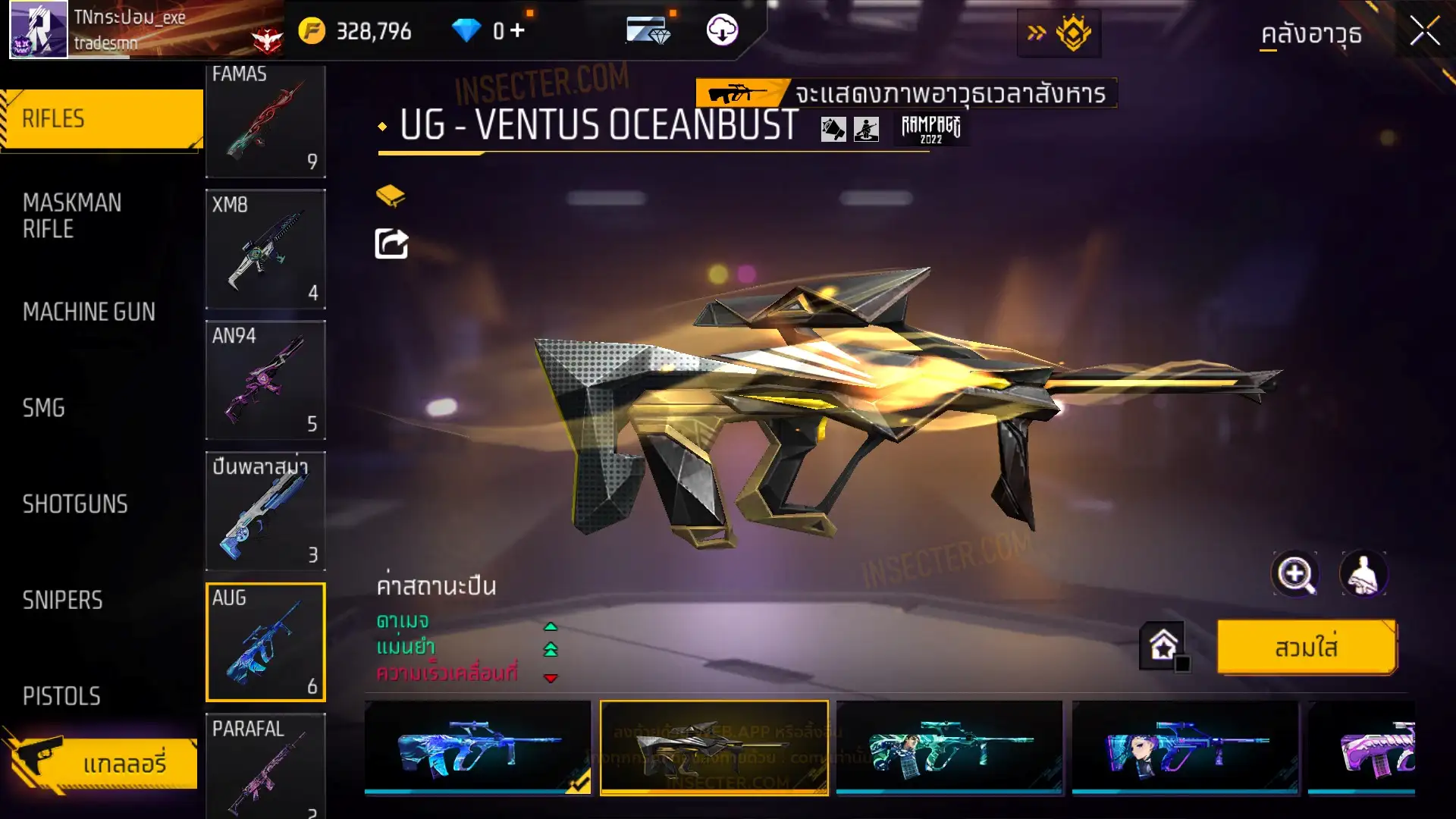Select the PARAFAL weapon tile
The image size is (1456, 819).
pyautogui.click(x=265, y=766)
